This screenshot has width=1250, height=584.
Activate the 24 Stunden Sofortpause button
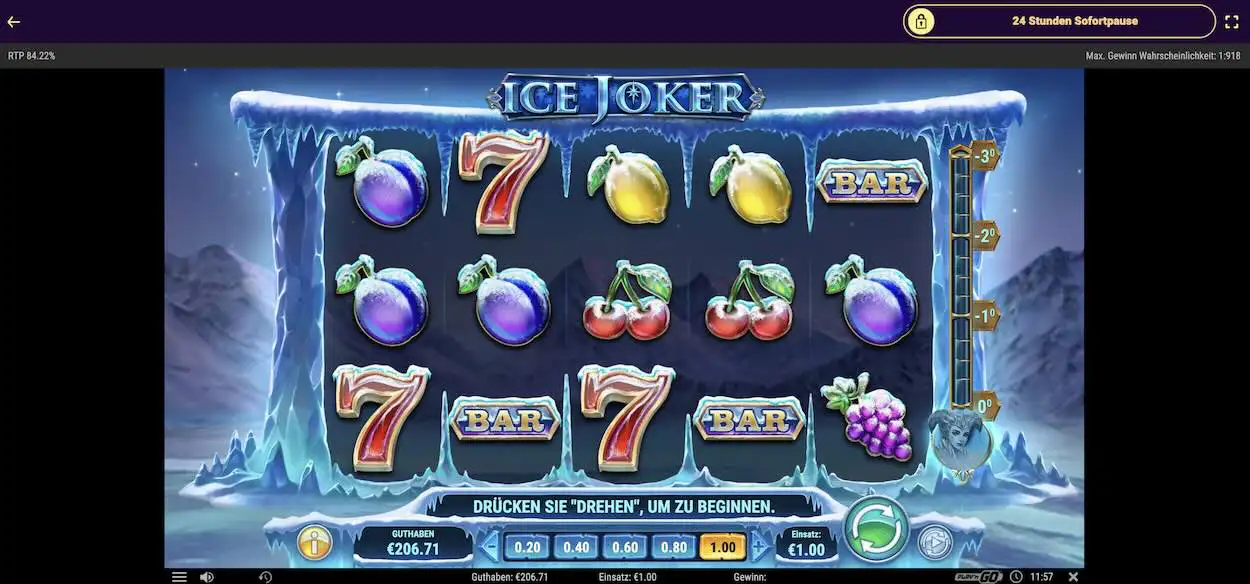(1059, 21)
